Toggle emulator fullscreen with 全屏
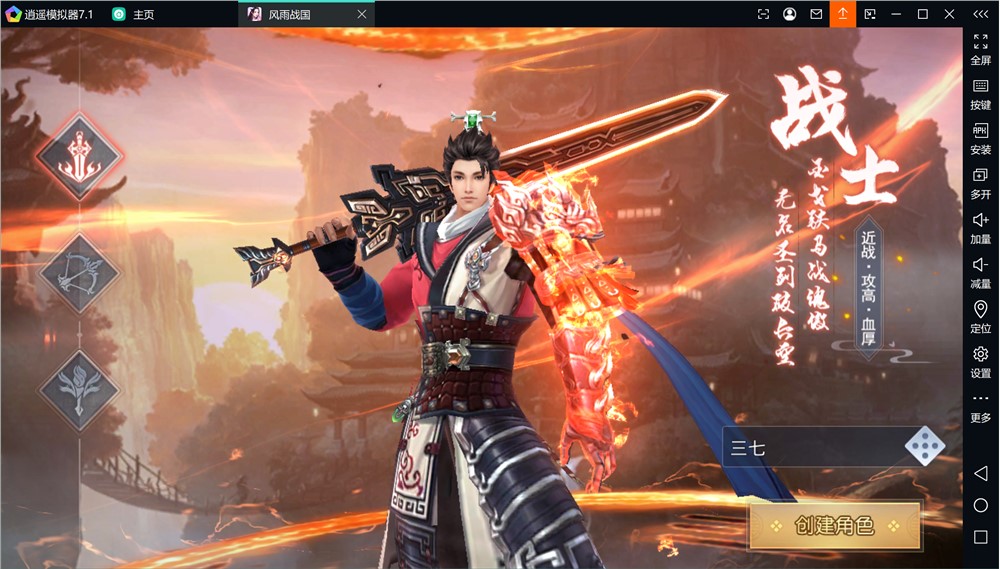 coord(981,49)
